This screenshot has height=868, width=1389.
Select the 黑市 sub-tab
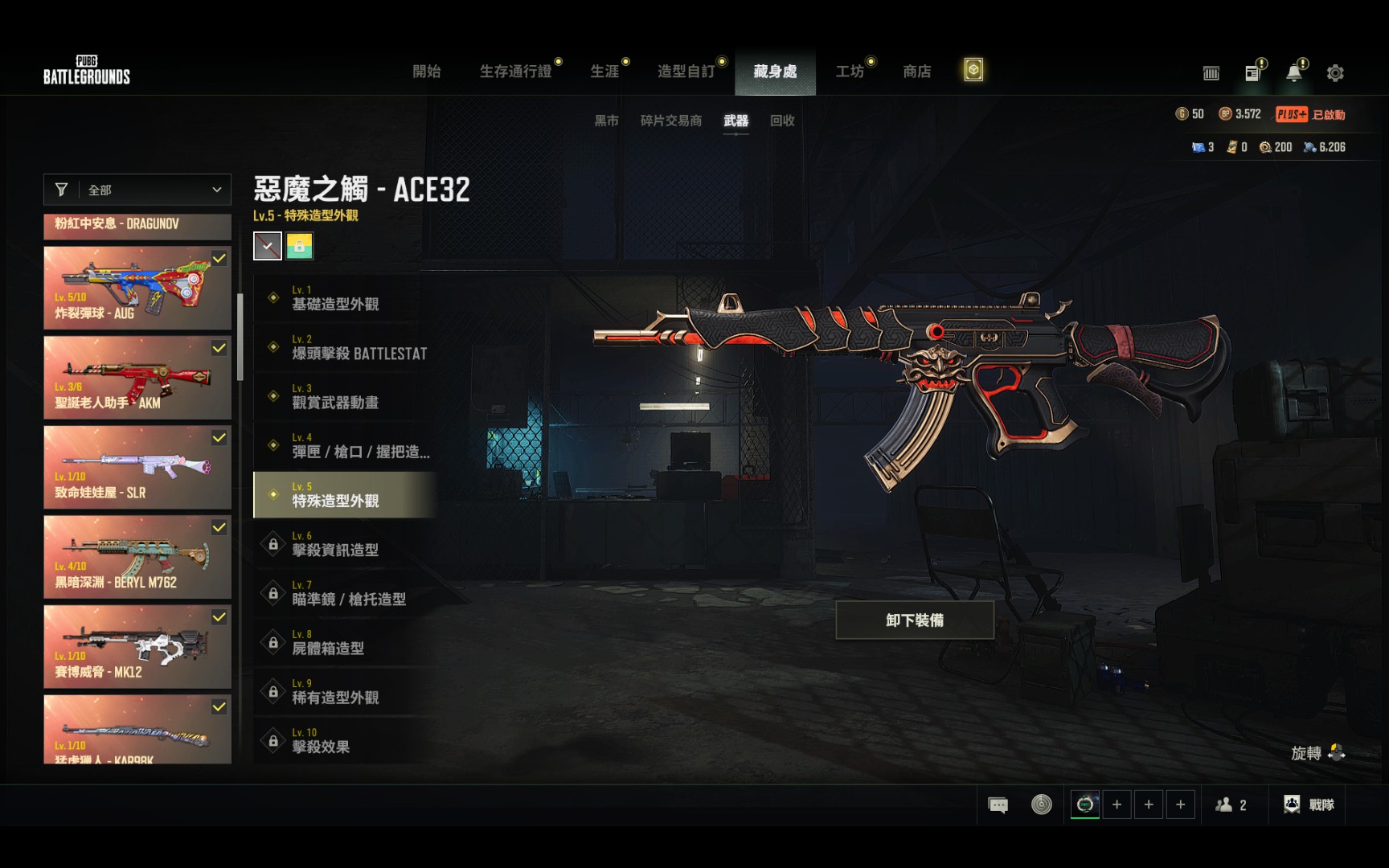606,121
